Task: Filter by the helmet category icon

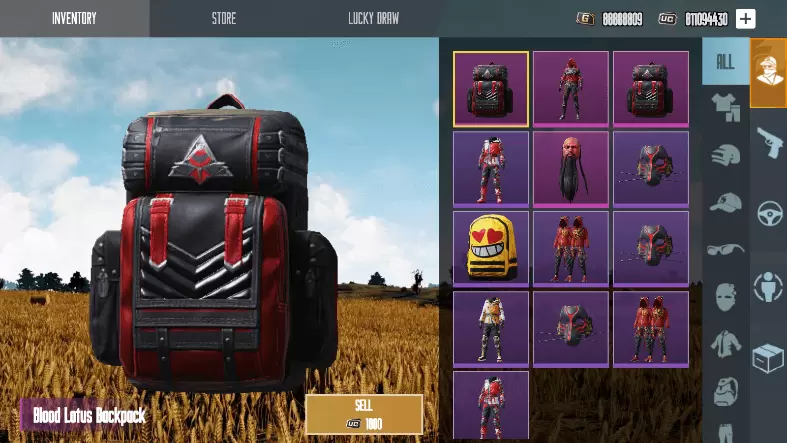Action: [x=725, y=155]
